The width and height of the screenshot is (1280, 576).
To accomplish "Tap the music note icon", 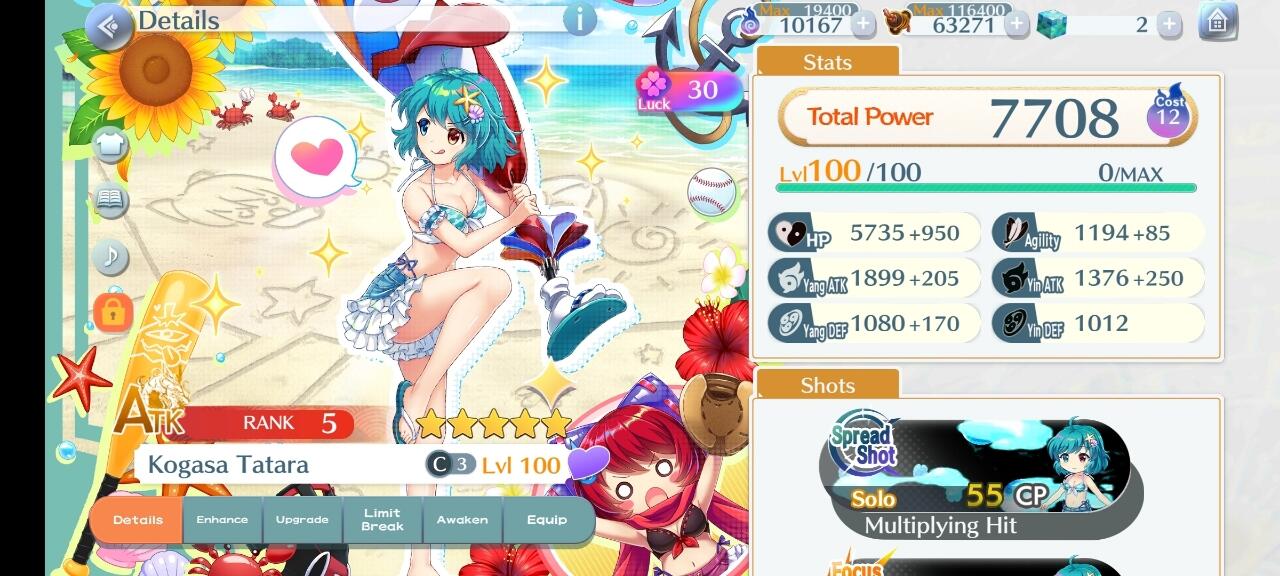I will 111,257.
